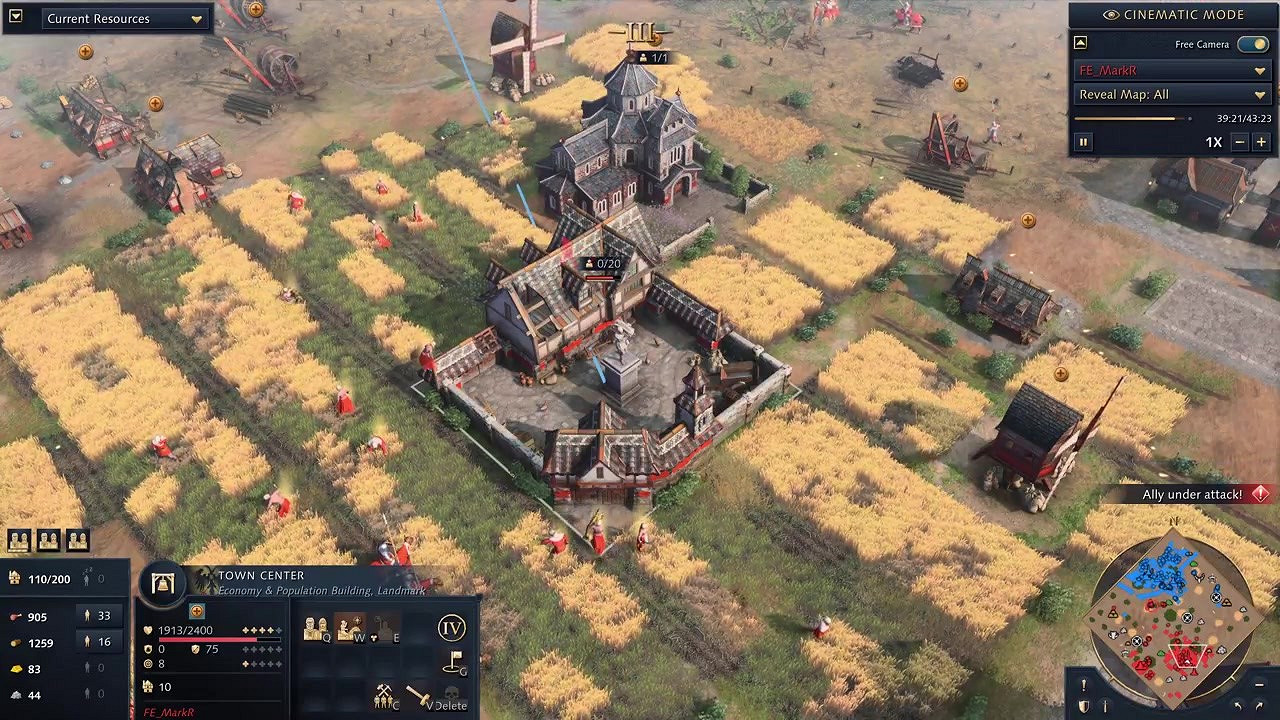
Task: Click the food resource icon
Action: (x=18, y=615)
